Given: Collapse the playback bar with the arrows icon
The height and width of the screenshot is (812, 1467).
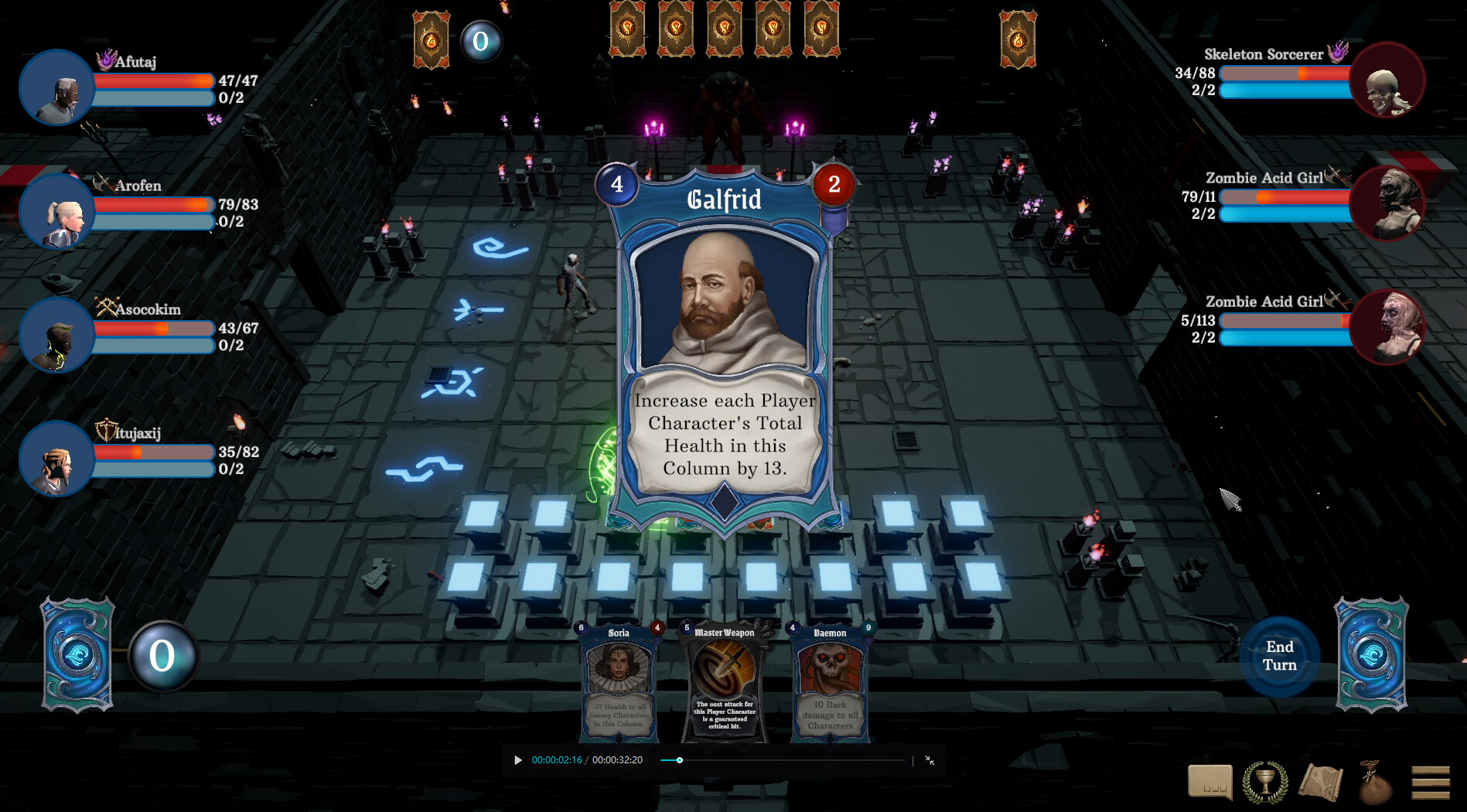Looking at the screenshot, I should [930, 760].
